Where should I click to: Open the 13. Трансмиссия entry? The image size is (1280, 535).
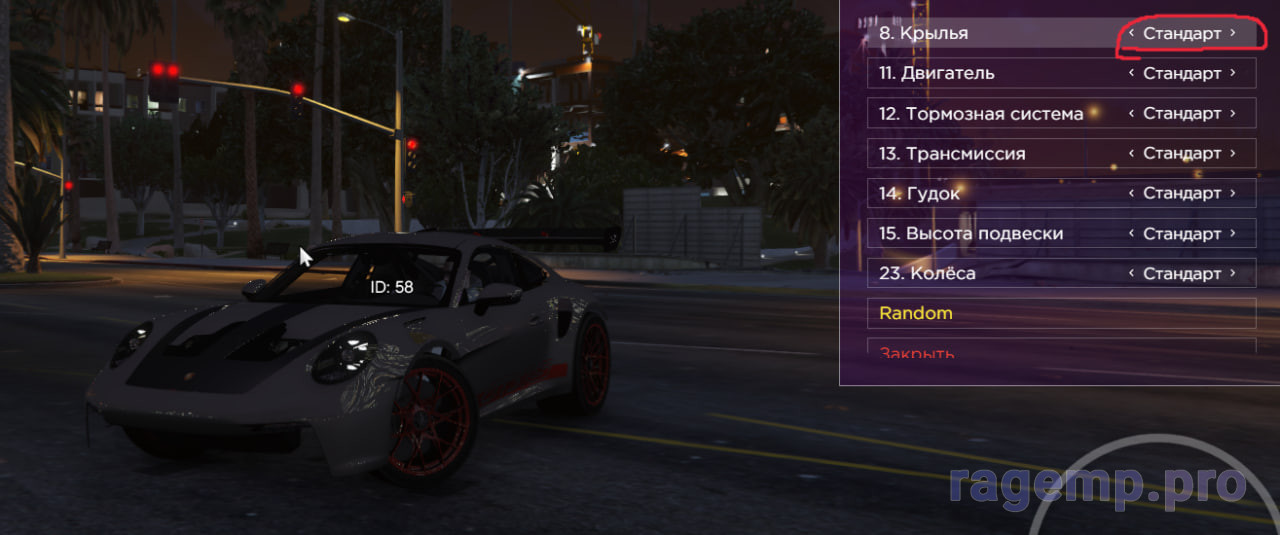990,153
